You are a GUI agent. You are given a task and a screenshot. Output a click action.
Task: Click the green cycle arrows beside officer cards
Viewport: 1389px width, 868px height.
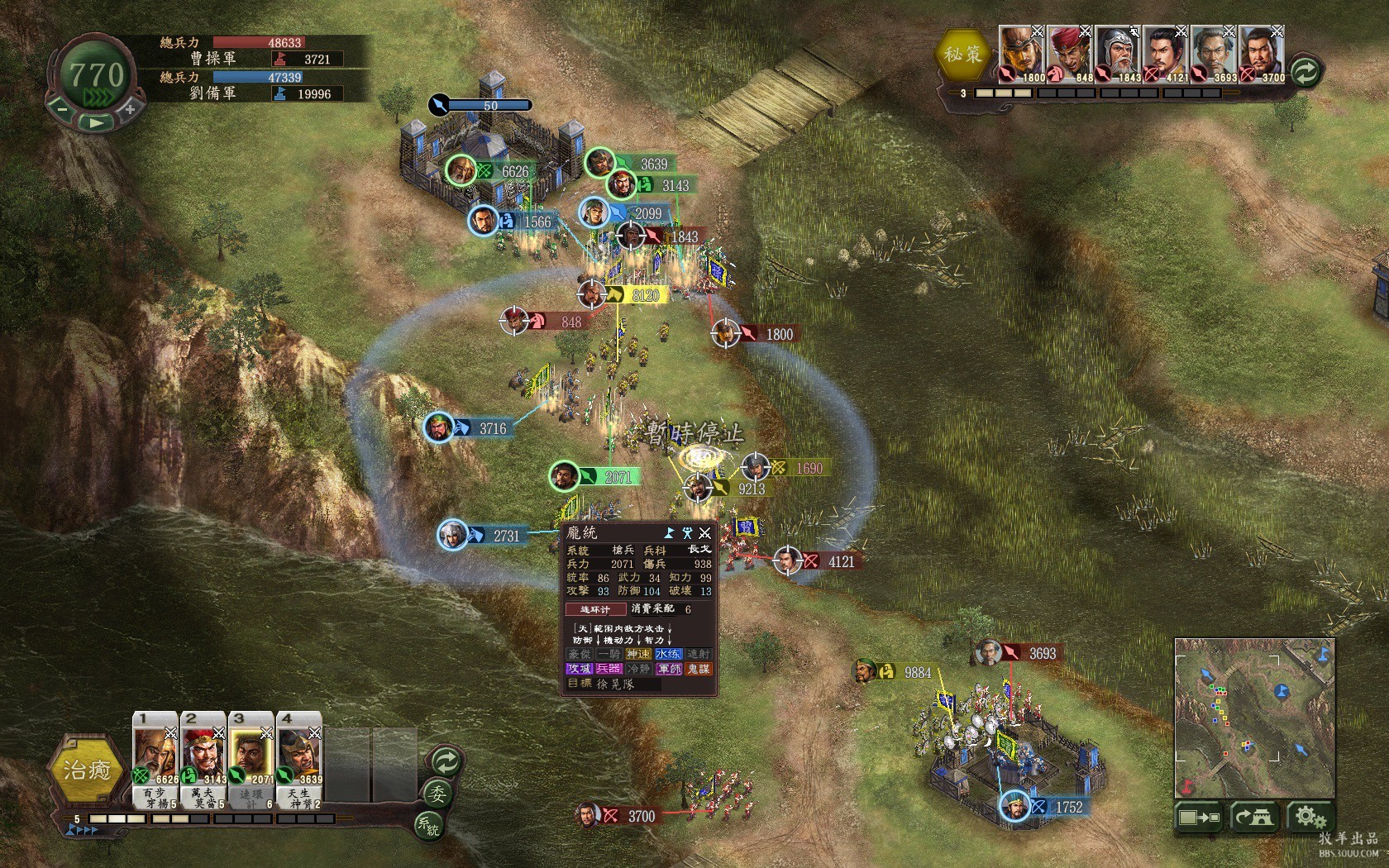[446, 761]
